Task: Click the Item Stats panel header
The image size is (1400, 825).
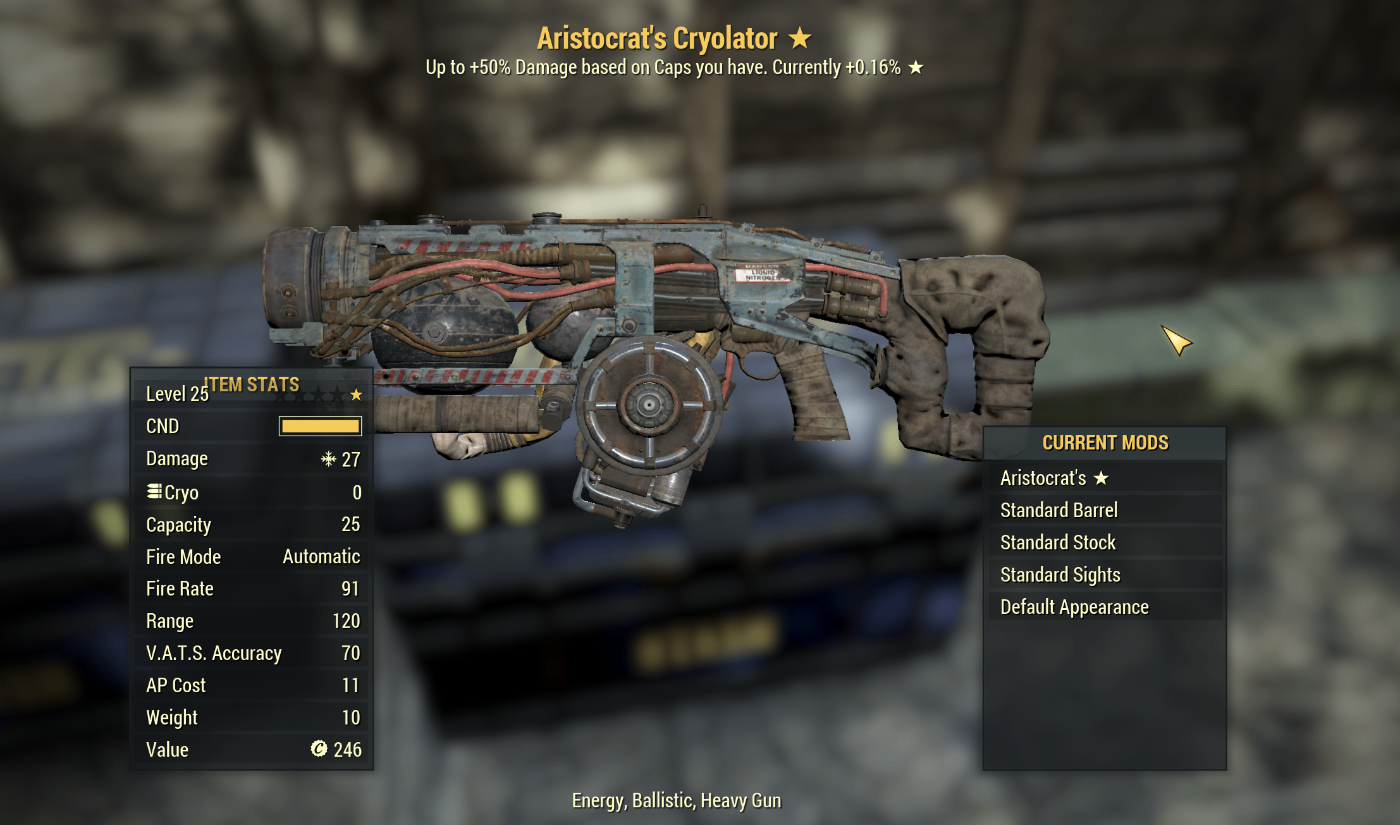Action: coord(250,384)
